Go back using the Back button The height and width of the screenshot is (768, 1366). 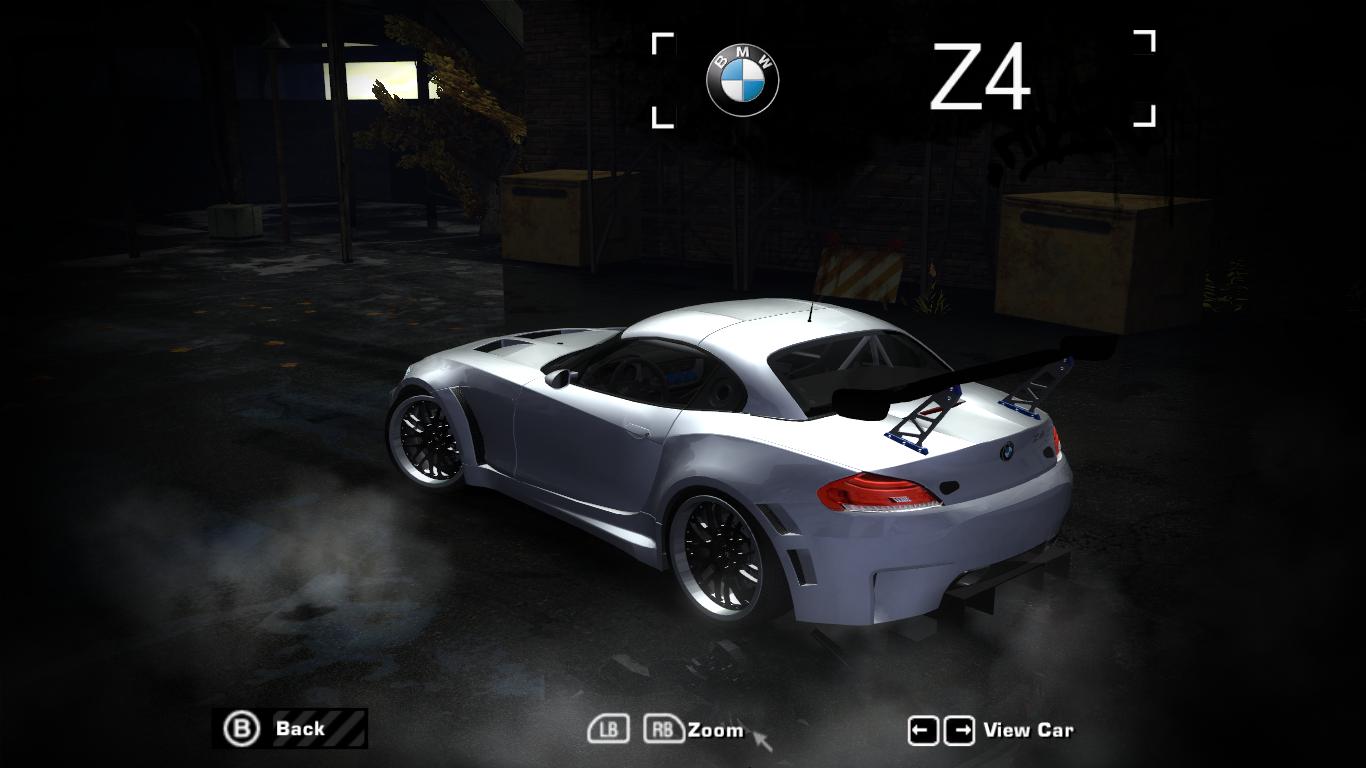pos(290,729)
